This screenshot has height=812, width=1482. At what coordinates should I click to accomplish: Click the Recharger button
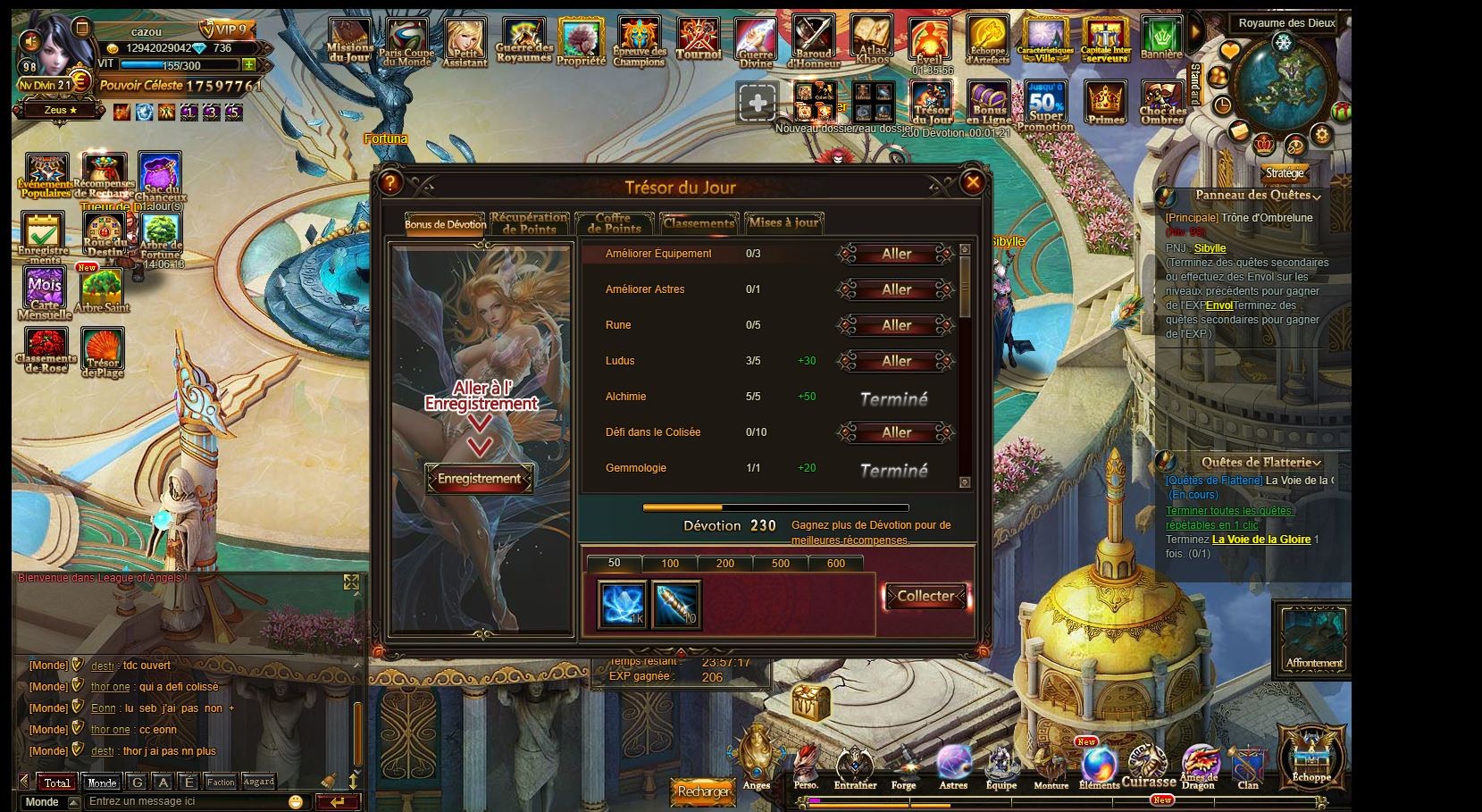pyautogui.click(x=703, y=791)
